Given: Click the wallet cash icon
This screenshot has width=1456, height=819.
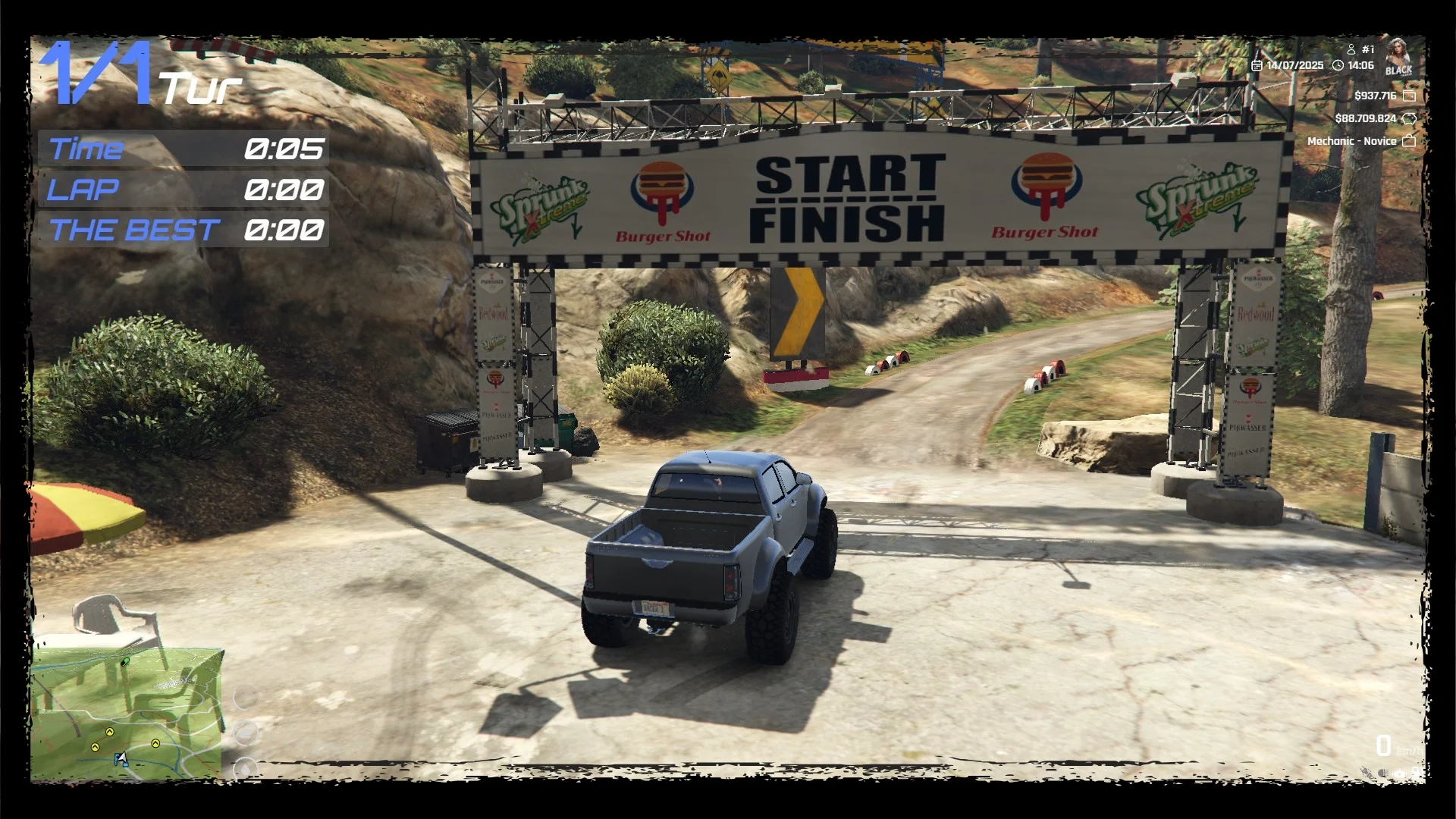Looking at the screenshot, I should point(1409,96).
